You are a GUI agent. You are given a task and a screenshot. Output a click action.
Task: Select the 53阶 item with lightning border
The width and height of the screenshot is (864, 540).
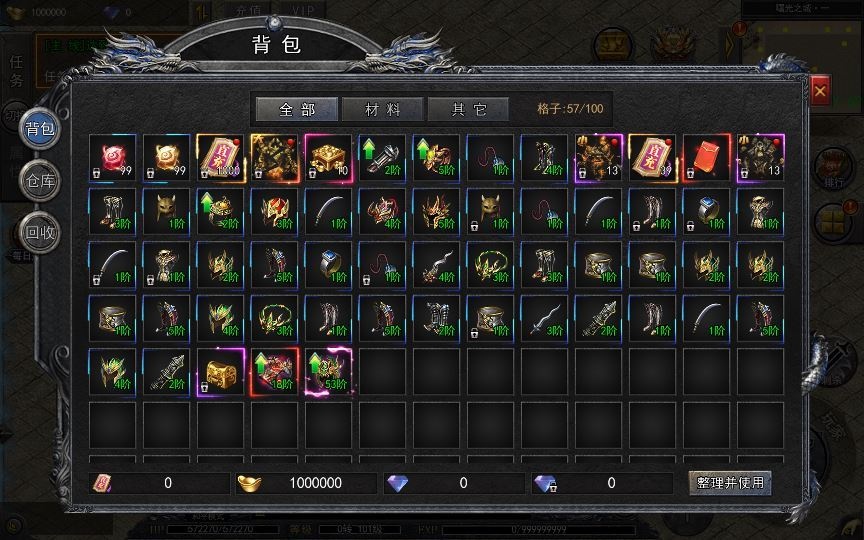click(x=328, y=371)
